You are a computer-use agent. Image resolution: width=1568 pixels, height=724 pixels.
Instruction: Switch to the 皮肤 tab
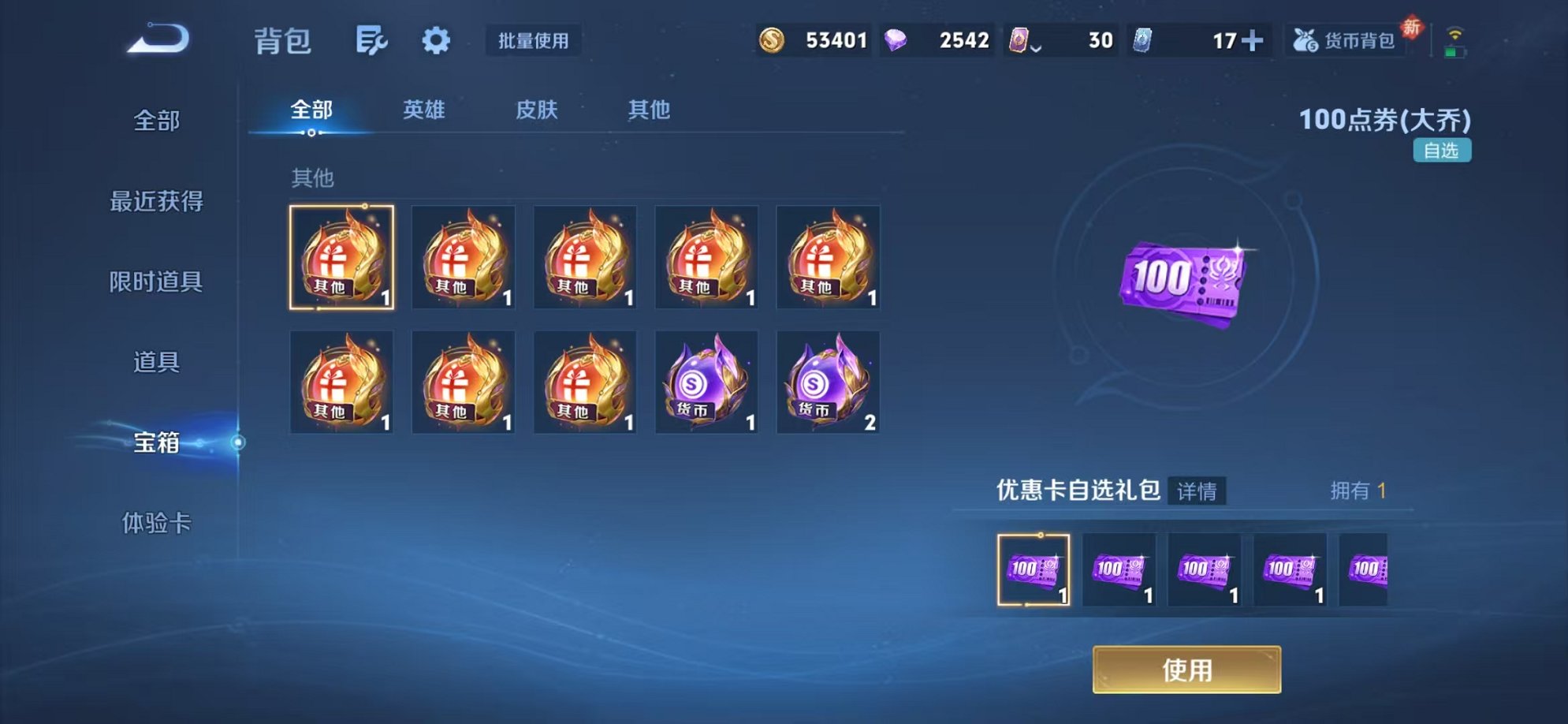pyautogui.click(x=538, y=110)
